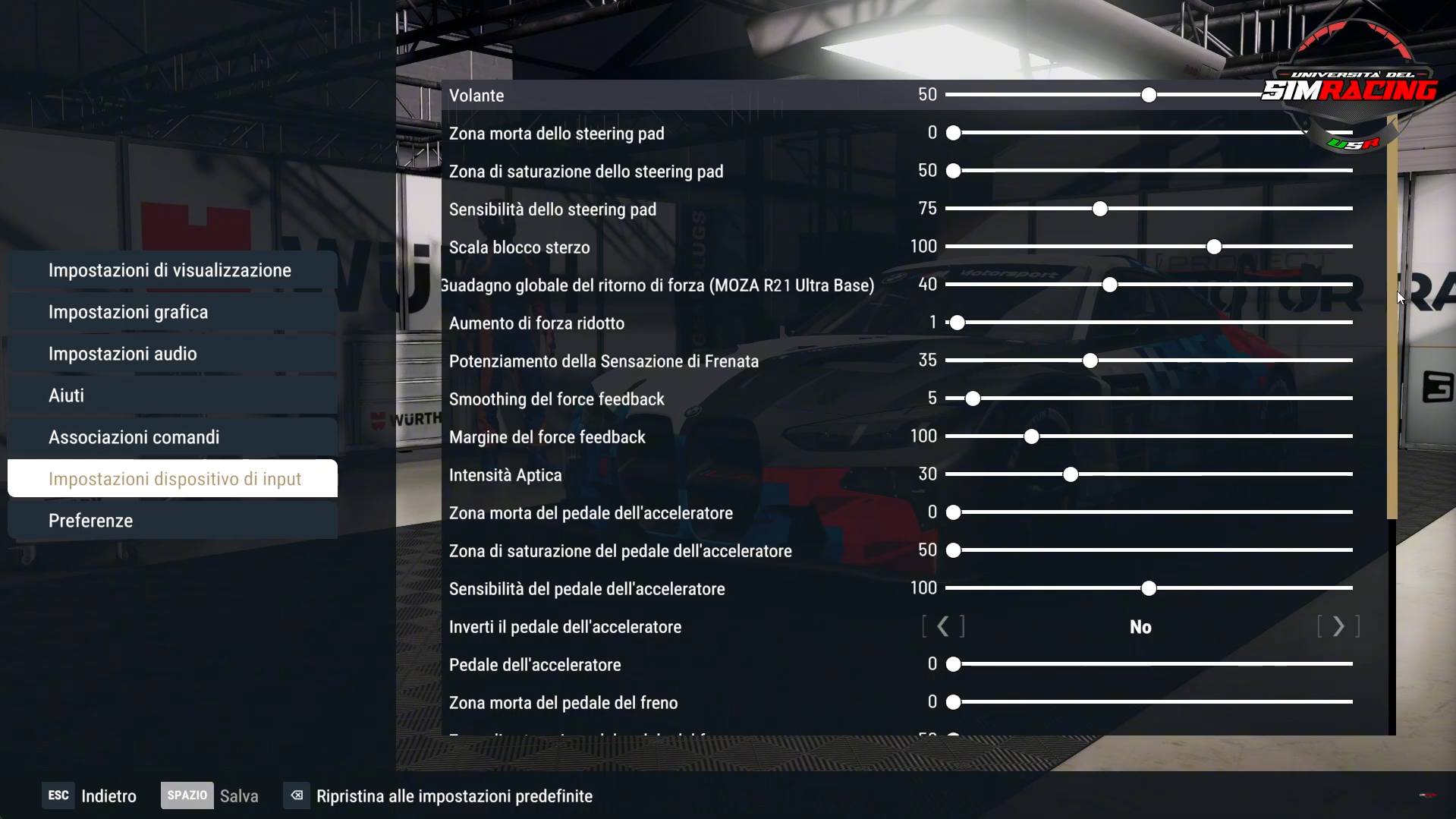Viewport: 1456px width, 819px height.
Task: Click the ESC key indicator
Action: (58, 795)
